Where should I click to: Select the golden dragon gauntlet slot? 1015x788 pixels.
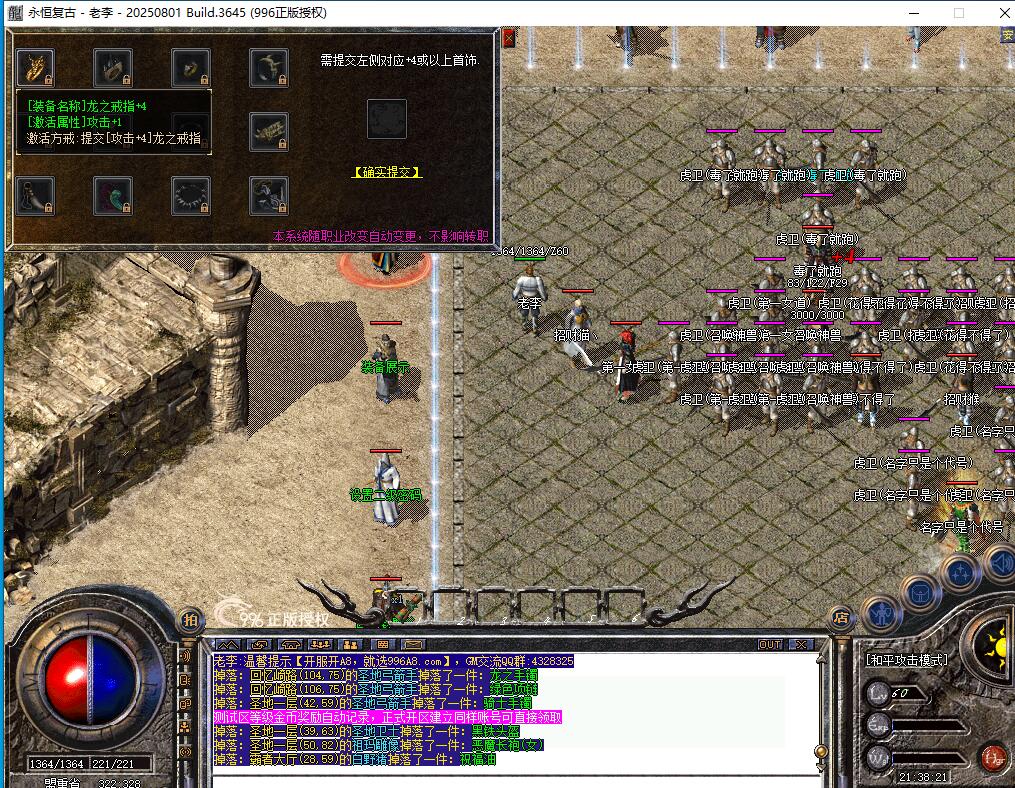[x=35, y=67]
